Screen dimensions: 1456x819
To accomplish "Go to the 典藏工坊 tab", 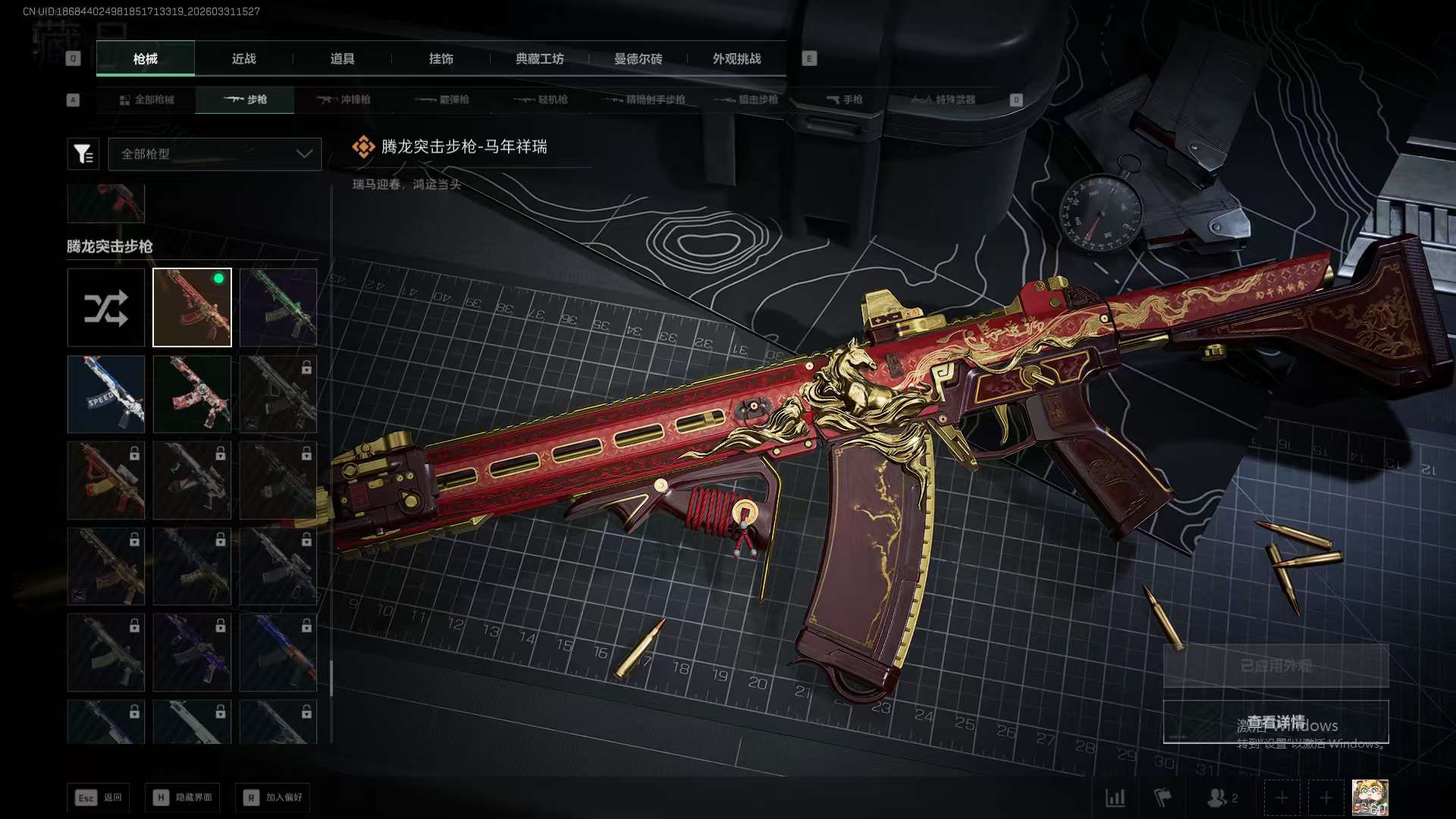I will pos(539,59).
